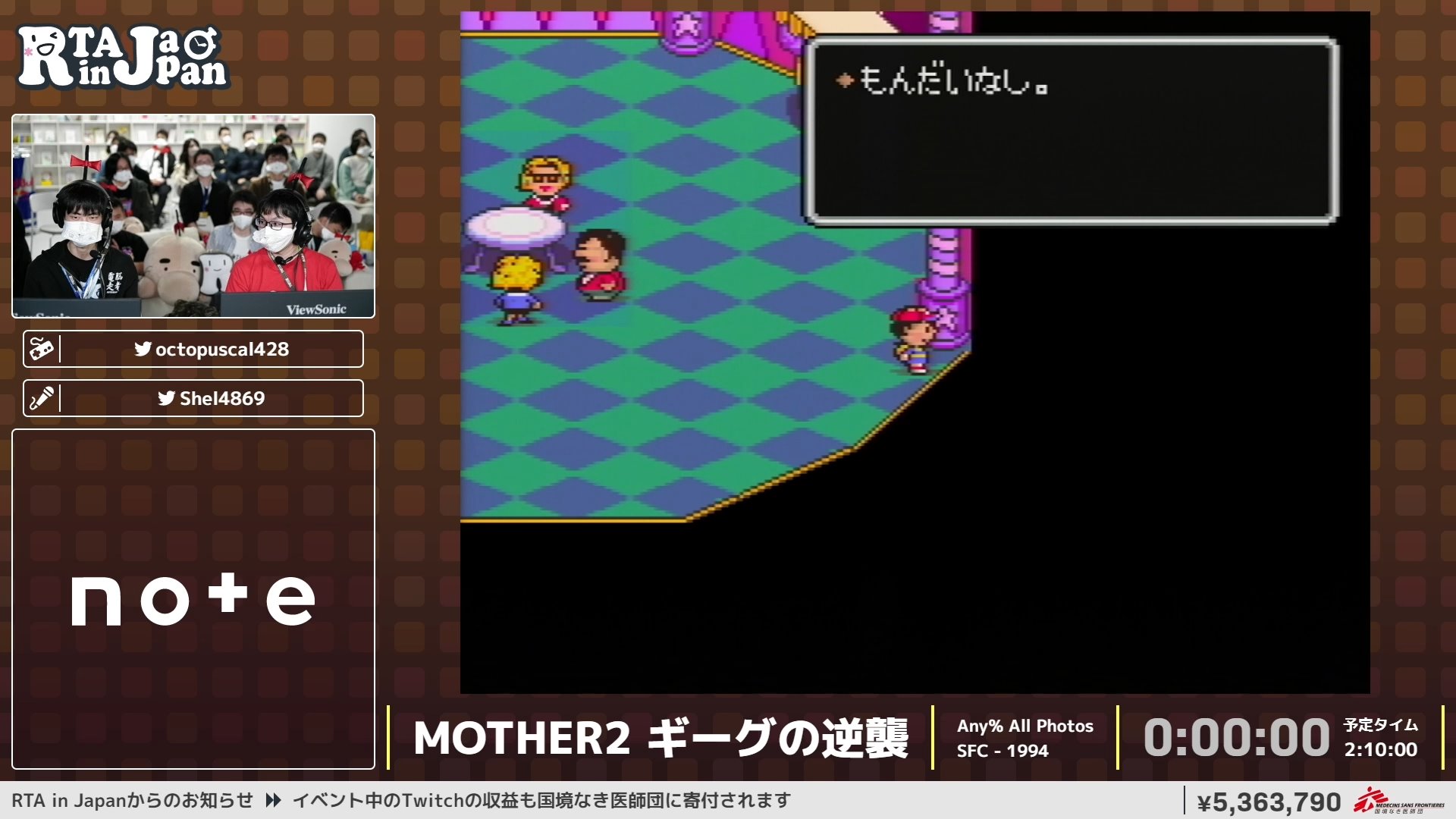Toggle the note sponsor panel
Screen dimensions: 1456x819
pos(193,599)
